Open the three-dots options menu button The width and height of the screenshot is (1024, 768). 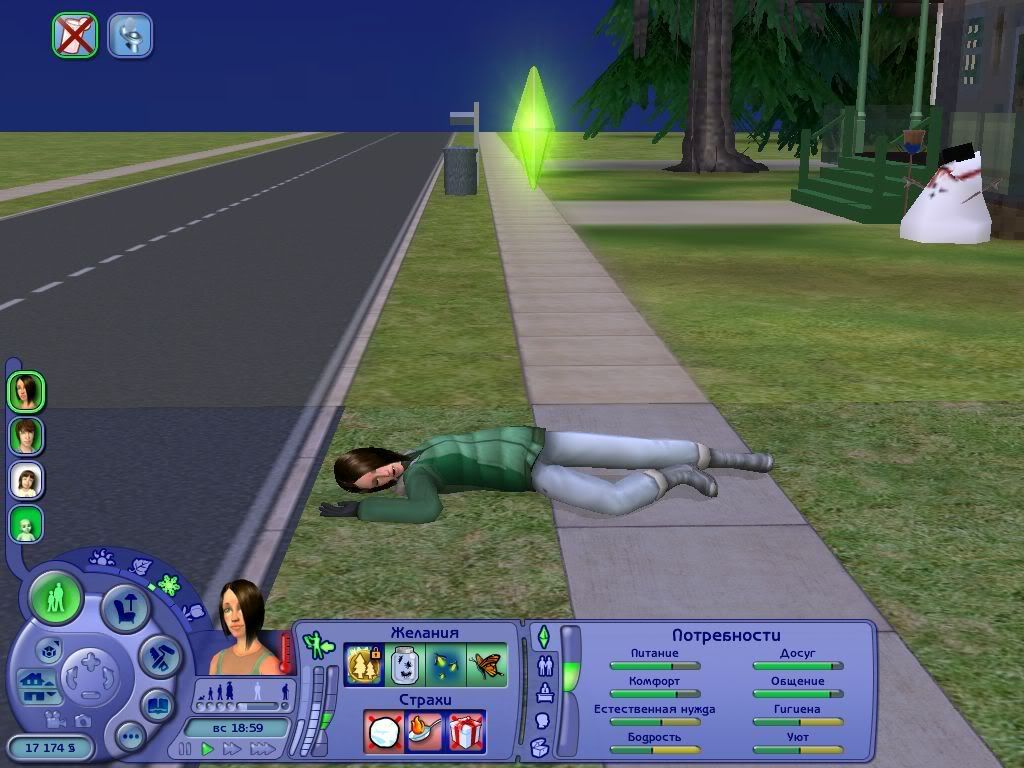tap(130, 738)
